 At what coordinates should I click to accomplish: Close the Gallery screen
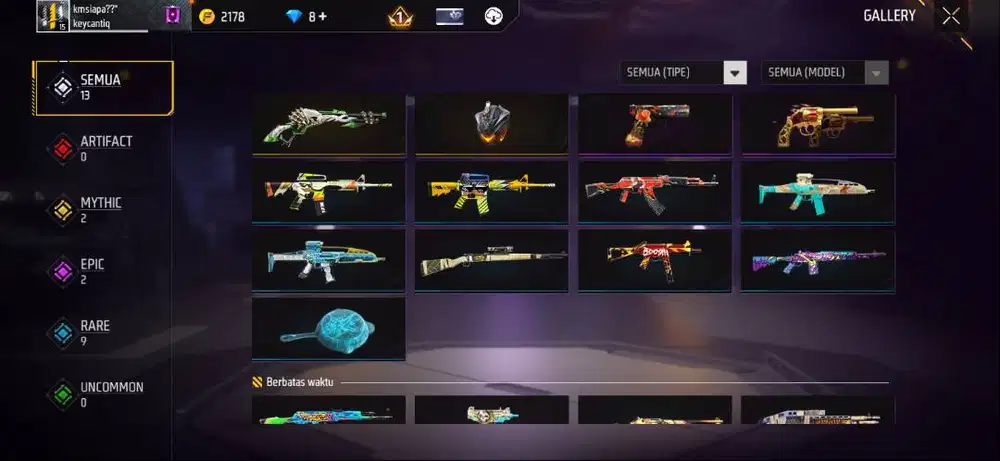click(x=951, y=15)
